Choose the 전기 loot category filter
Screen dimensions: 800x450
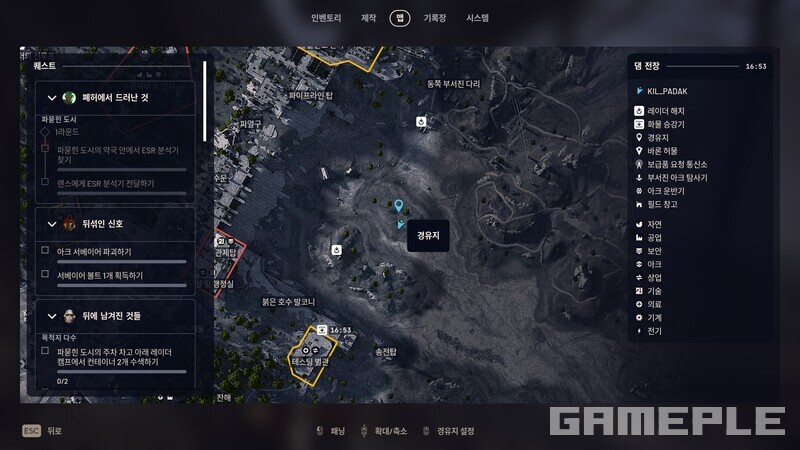point(654,330)
